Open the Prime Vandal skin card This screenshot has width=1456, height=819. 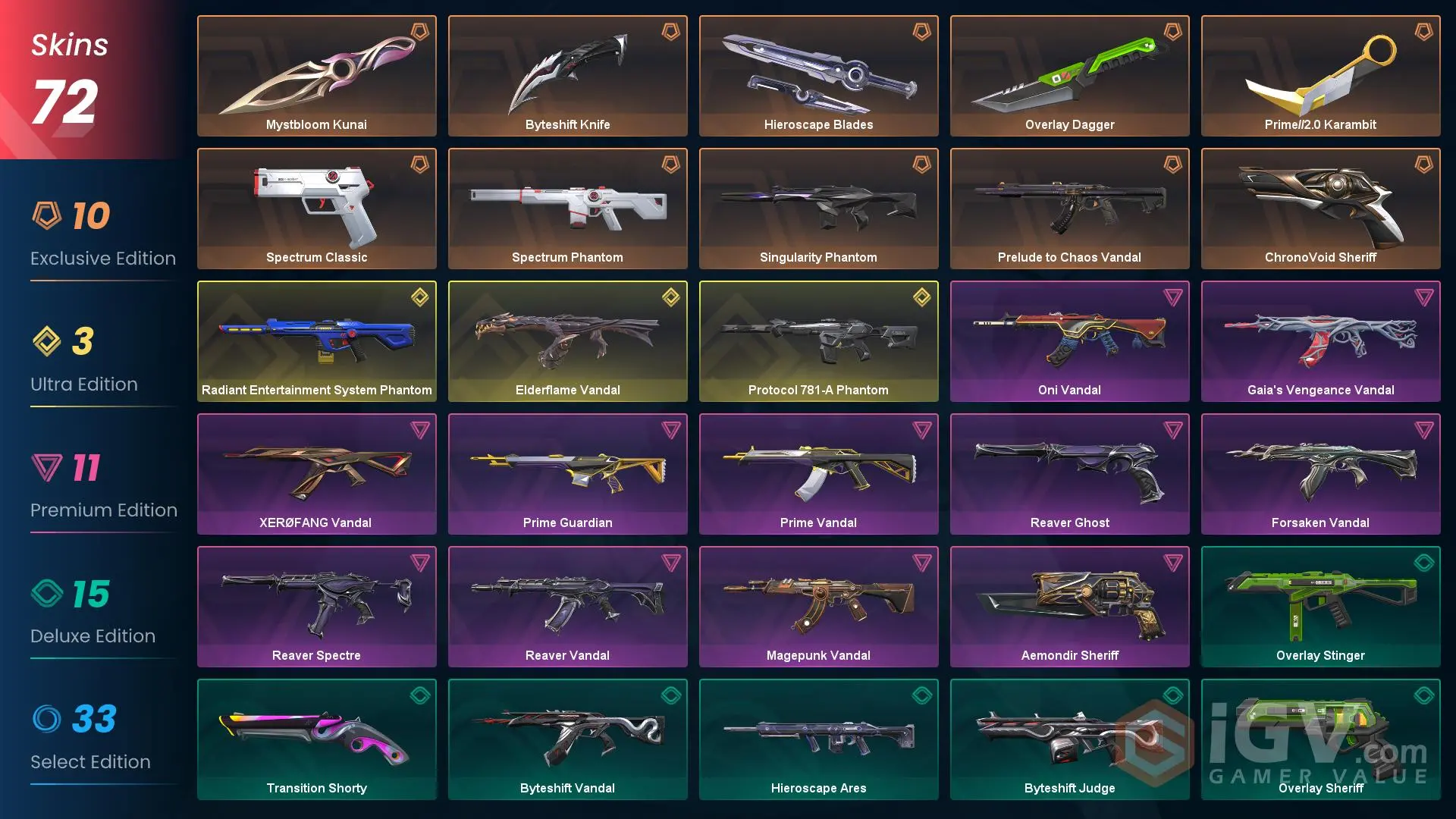coord(818,473)
